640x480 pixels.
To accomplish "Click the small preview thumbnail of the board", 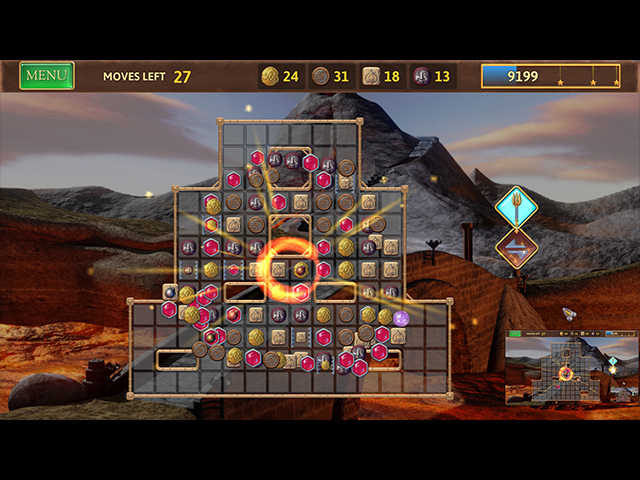I will pyautogui.click(x=569, y=369).
